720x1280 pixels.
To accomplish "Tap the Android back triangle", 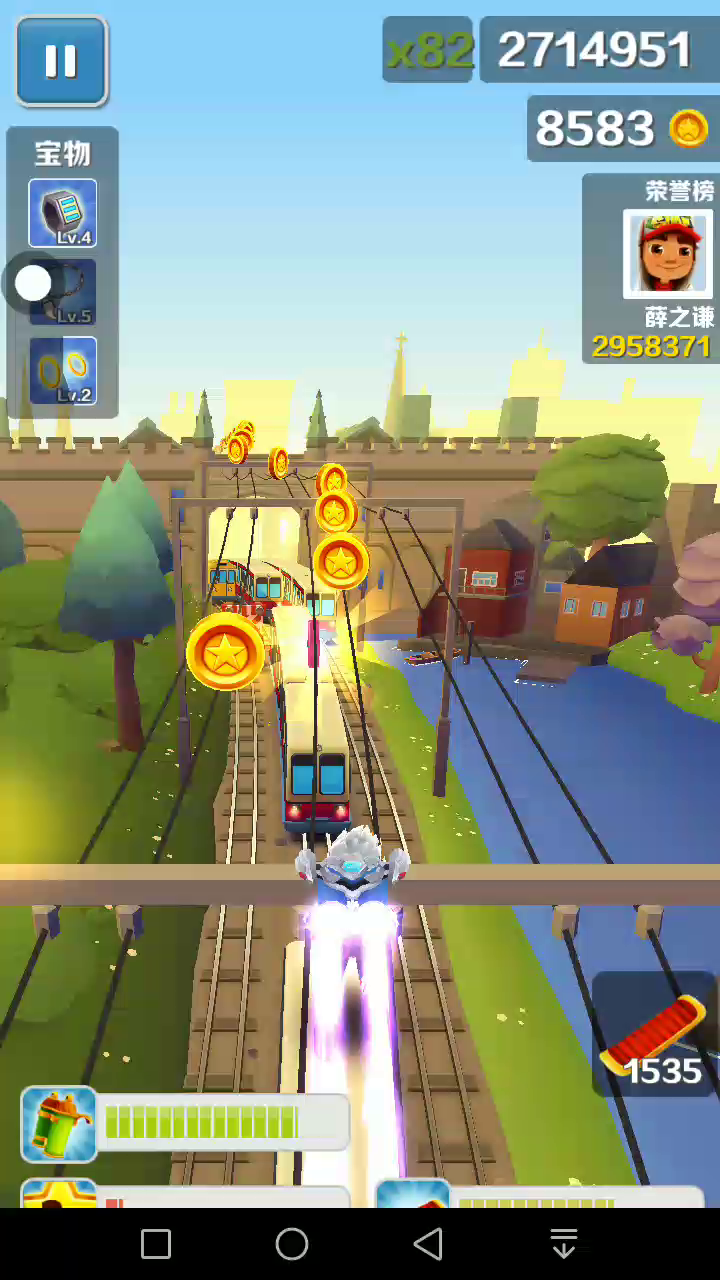I will click(x=428, y=1244).
